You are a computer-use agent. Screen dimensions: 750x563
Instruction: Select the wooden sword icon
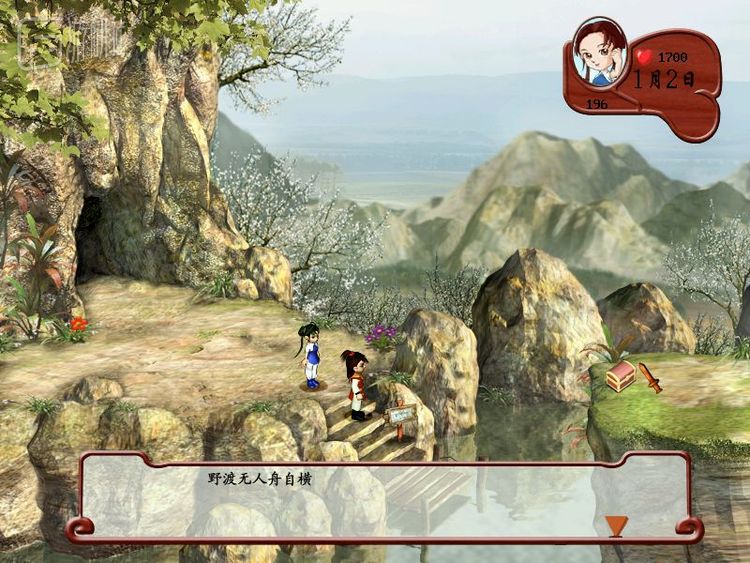[x=651, y=377]
